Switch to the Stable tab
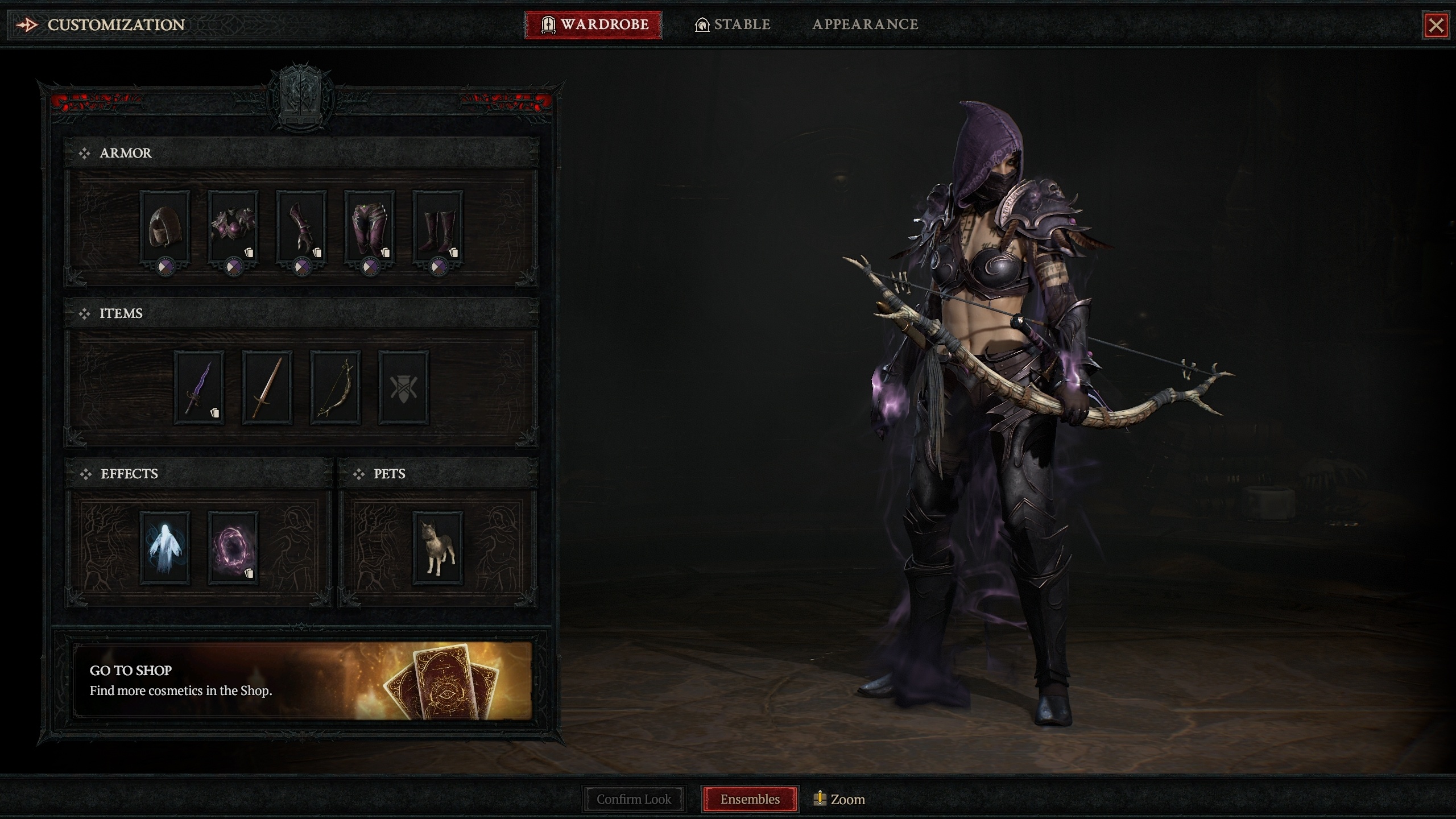1456x819 pixels. click(733, 24)
